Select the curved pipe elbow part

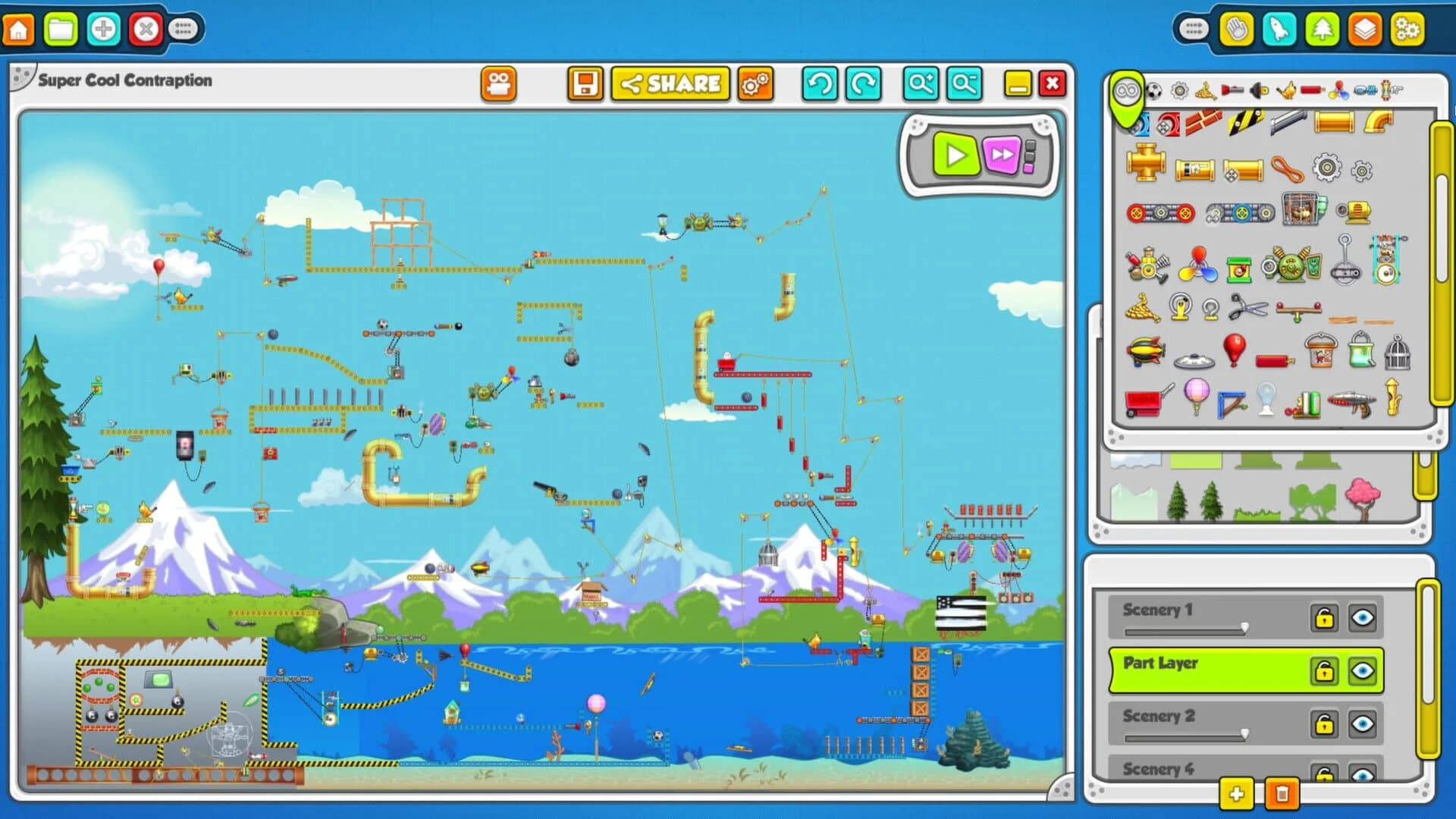(x=1379, y=124)
